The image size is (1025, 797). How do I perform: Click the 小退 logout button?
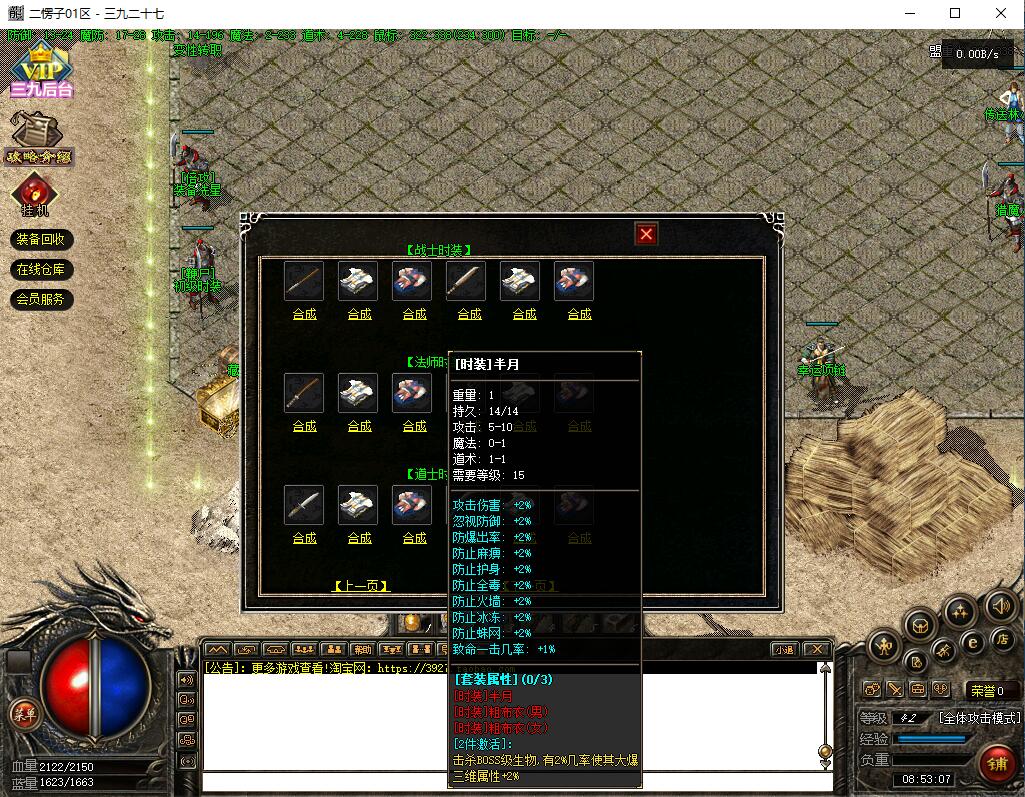tap(785, 649)
